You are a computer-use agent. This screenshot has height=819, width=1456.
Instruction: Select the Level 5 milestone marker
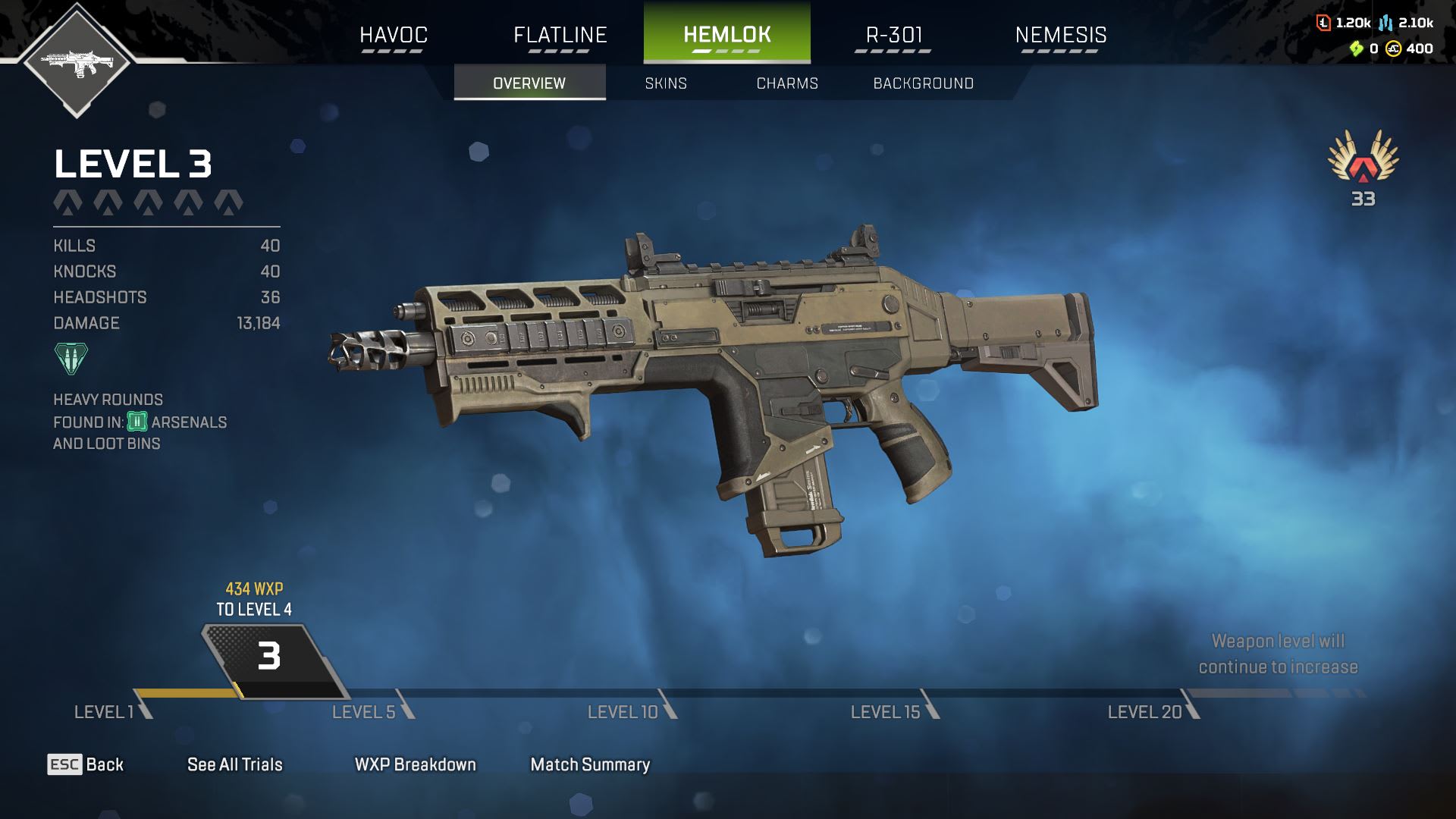tap(406, 705)
